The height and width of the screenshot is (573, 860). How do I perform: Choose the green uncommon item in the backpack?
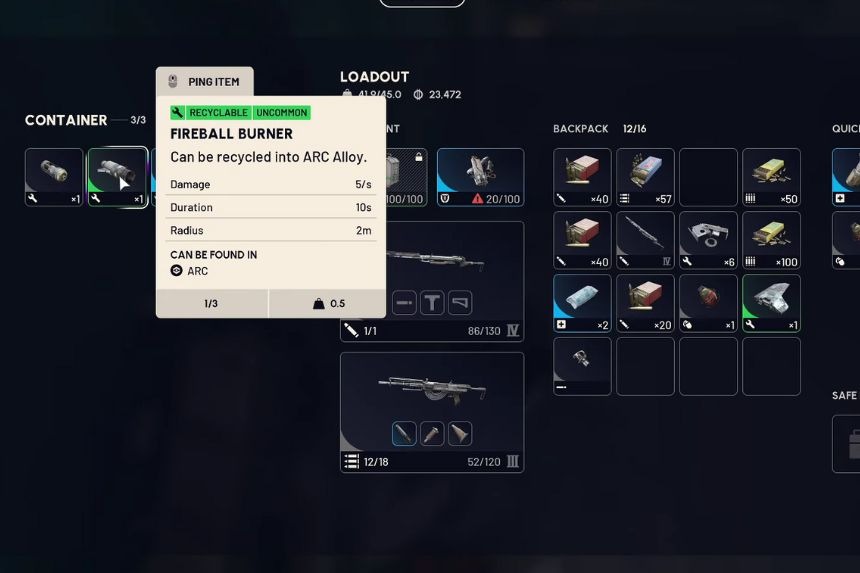[771, 303]
